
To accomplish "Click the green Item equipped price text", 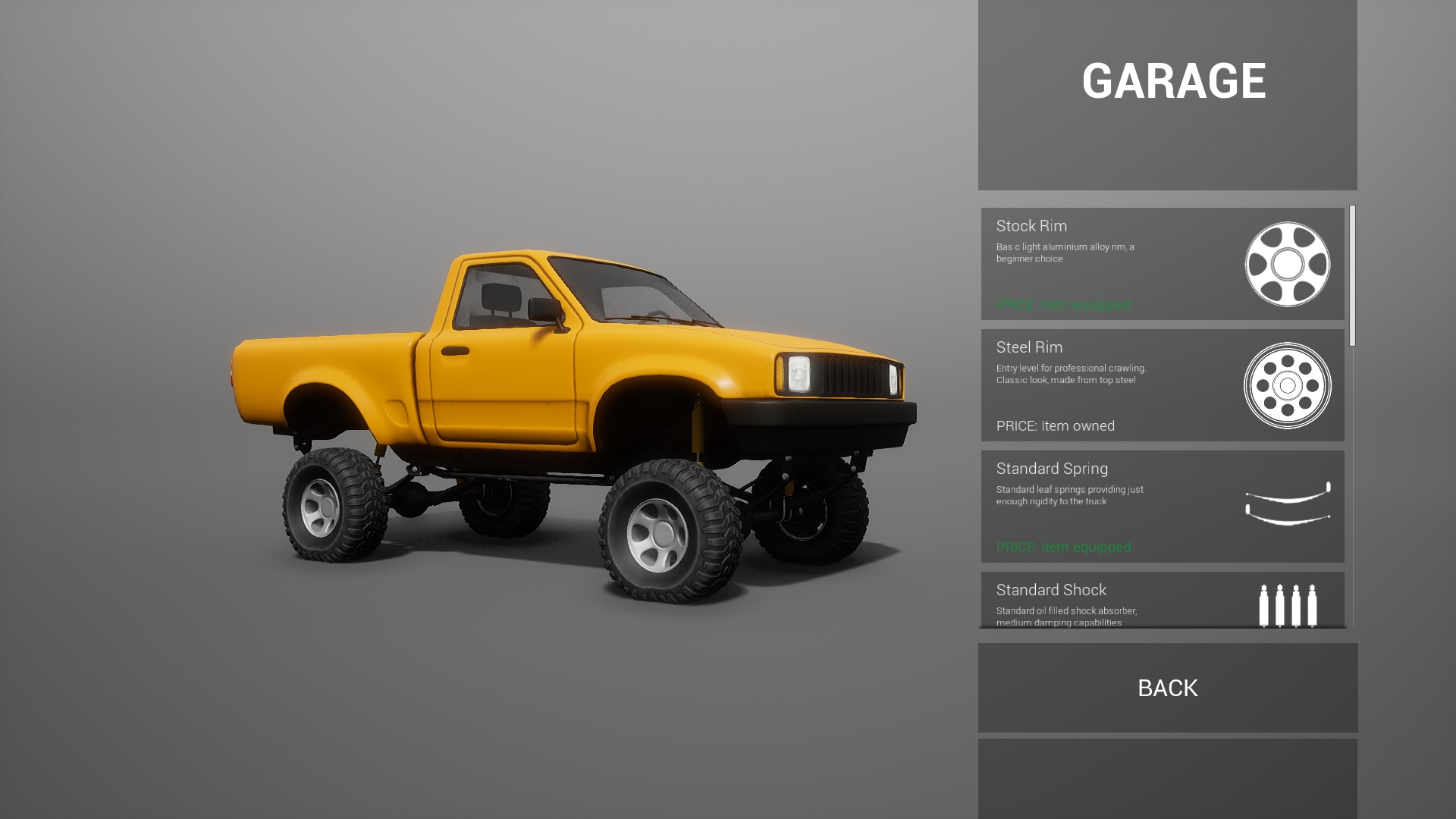I will (x=1063, y=305).
